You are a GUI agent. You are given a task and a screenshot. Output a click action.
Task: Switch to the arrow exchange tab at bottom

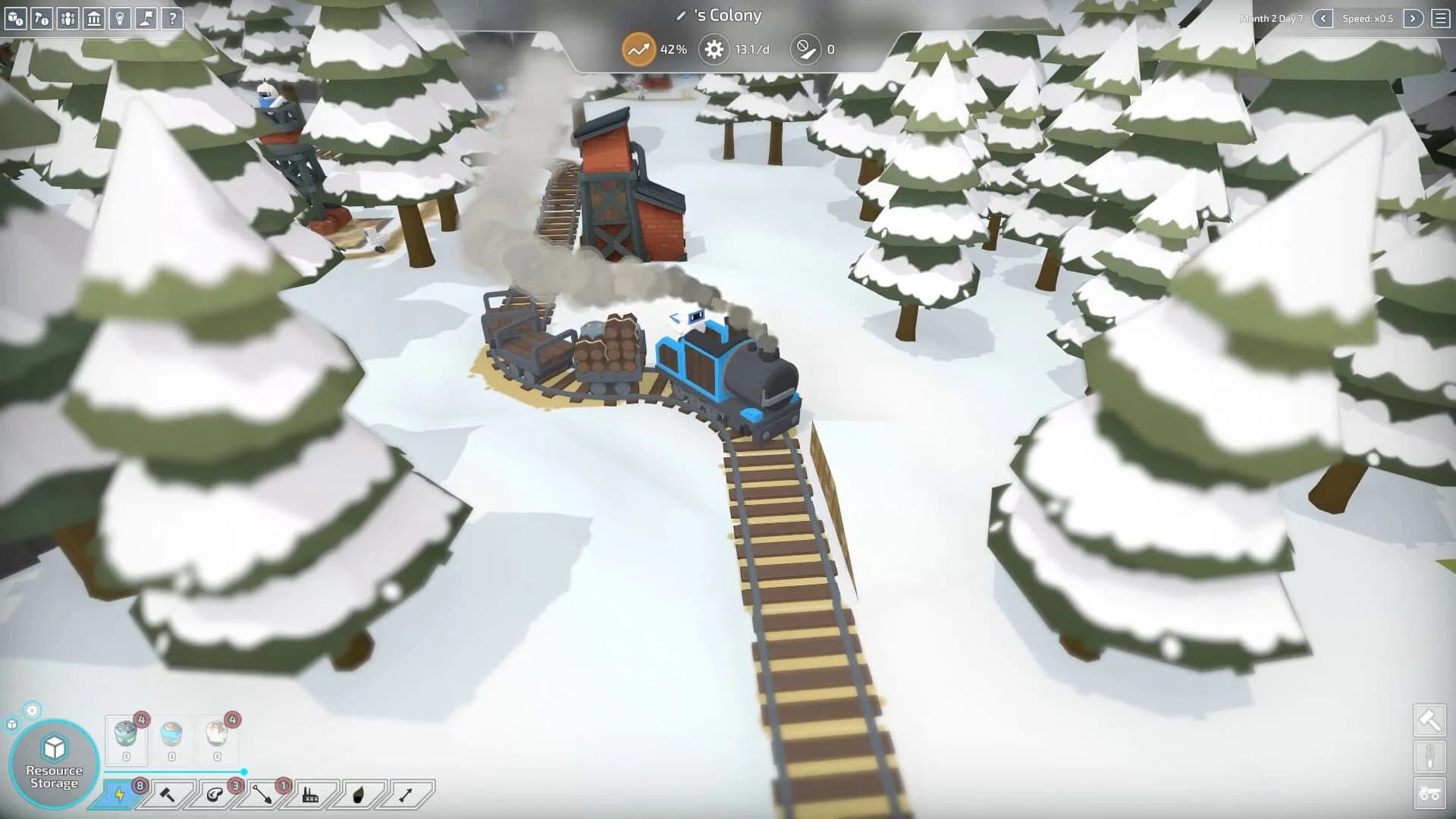tap(406, 796)
